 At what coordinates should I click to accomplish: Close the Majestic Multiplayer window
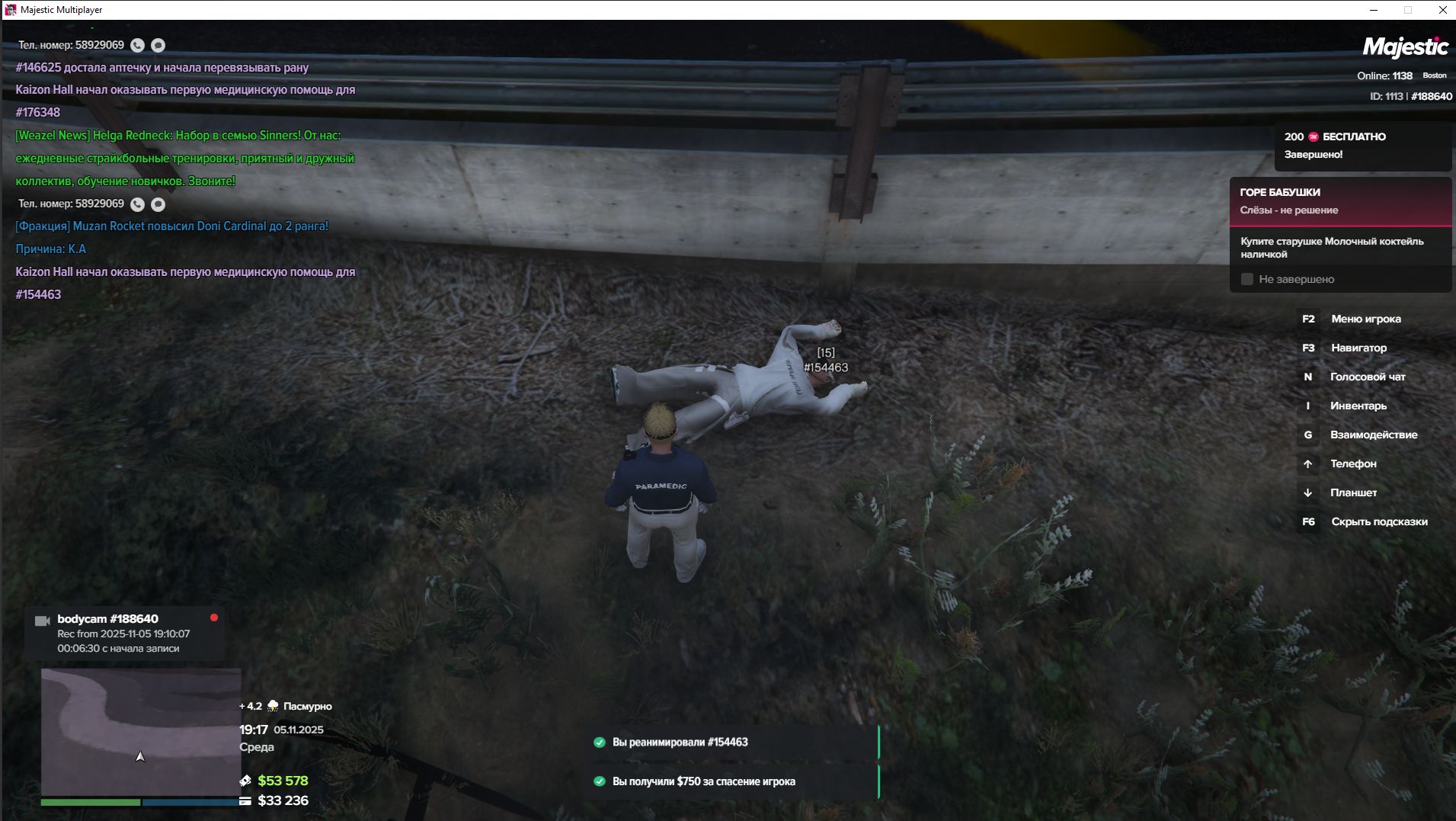1442,10
